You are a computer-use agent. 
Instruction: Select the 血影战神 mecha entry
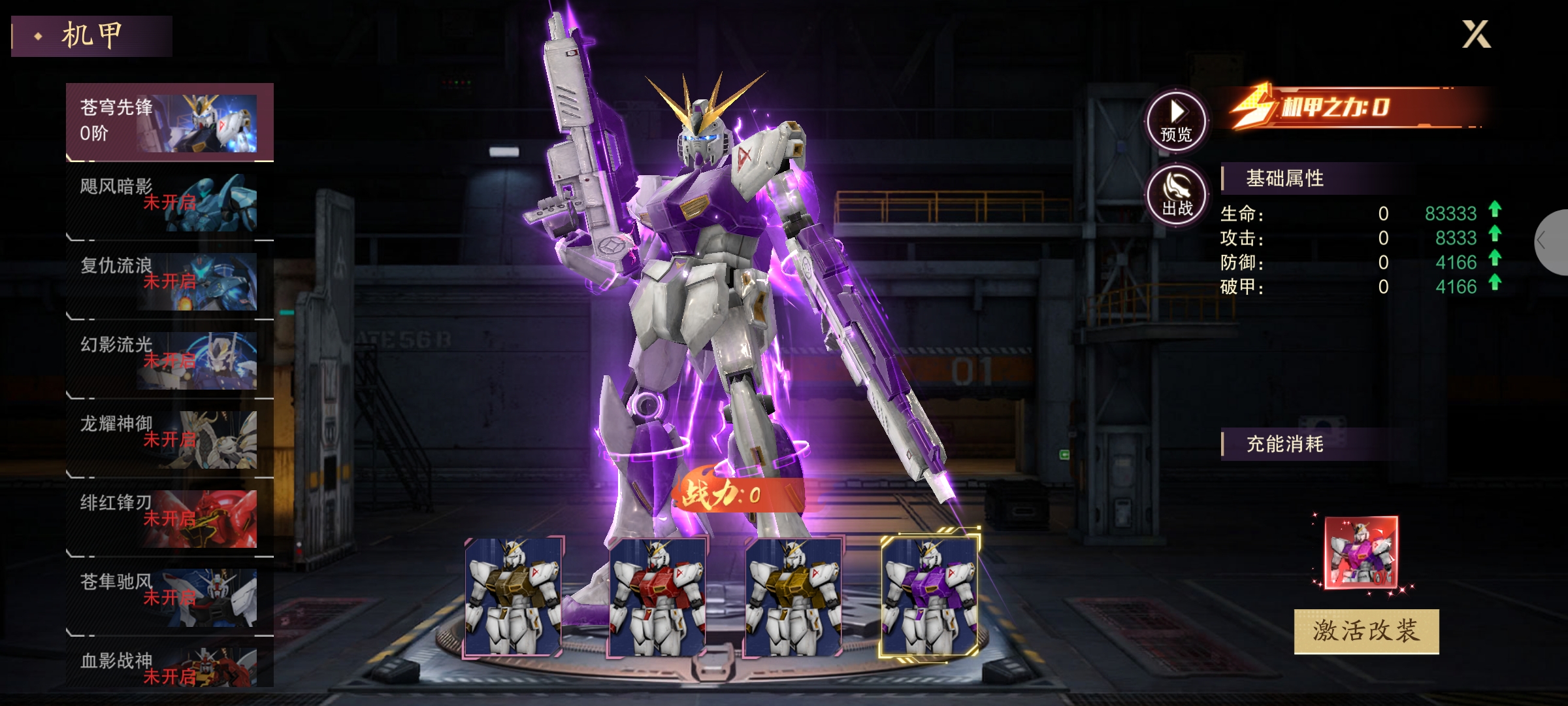point(169,667)
